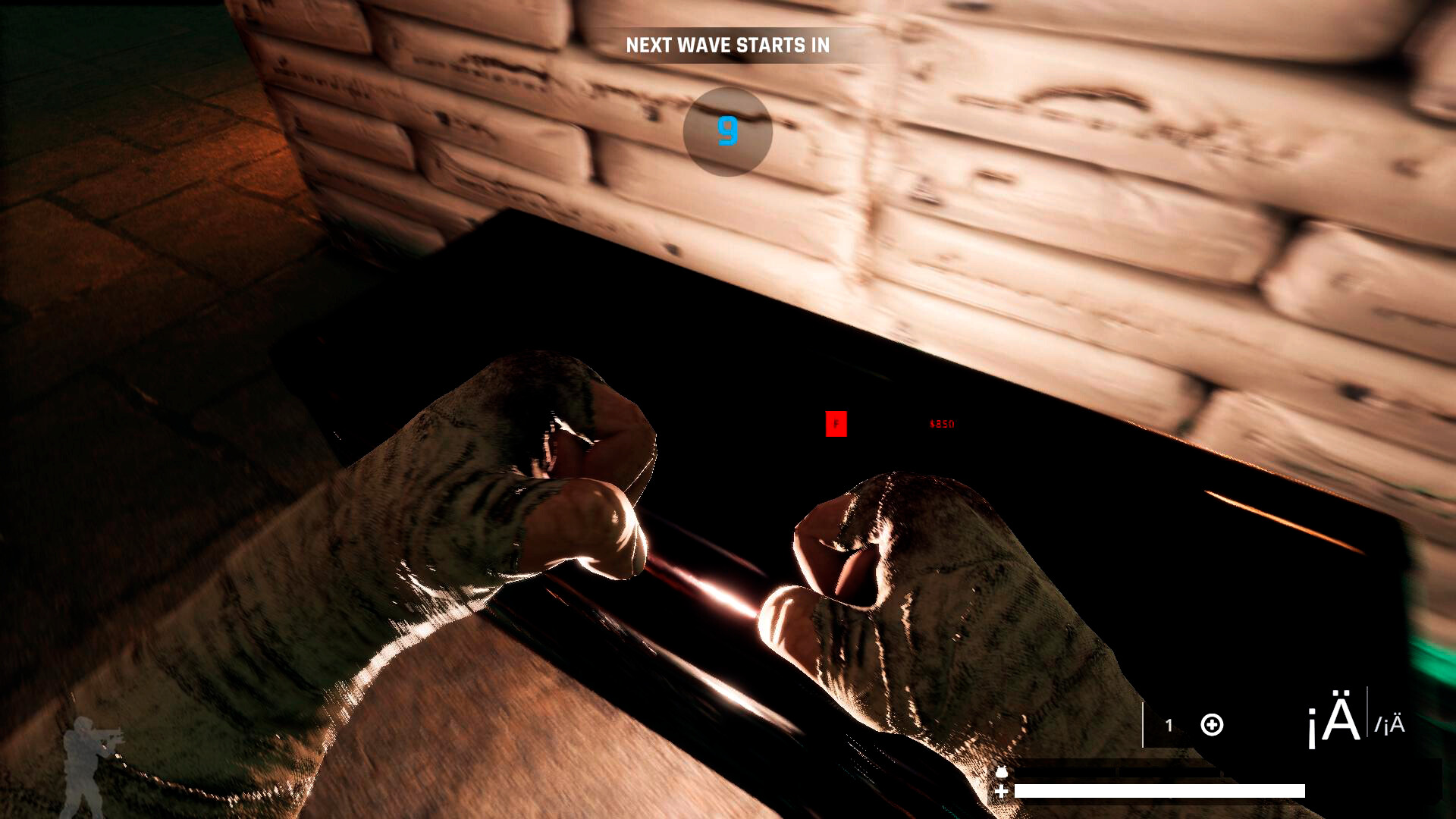Expand the NEXT WAVE STARTS IN banner
The image size is (1456, 819).
tap(727, 45)
